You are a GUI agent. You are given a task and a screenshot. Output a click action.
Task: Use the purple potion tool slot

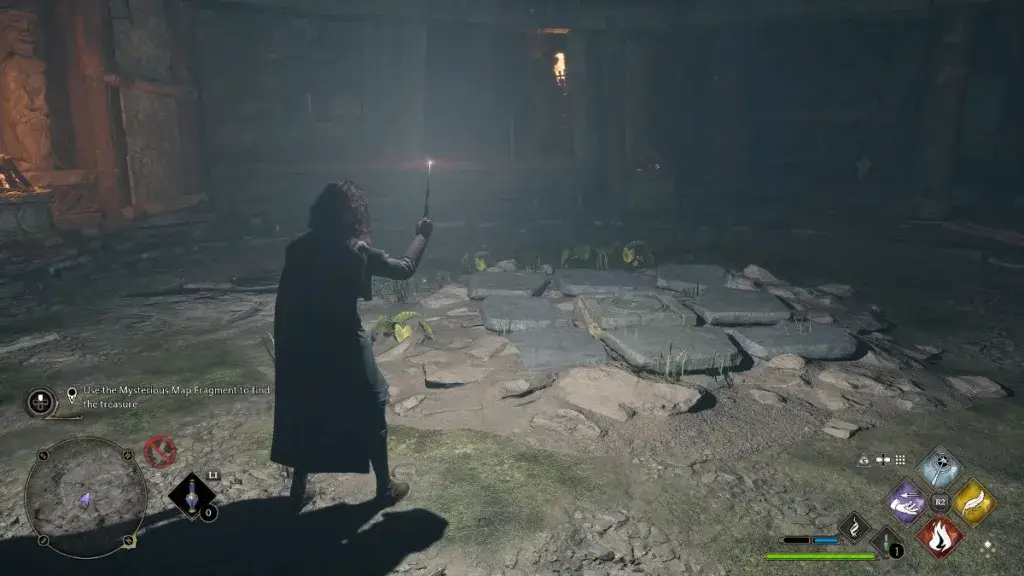coord(190,496)
